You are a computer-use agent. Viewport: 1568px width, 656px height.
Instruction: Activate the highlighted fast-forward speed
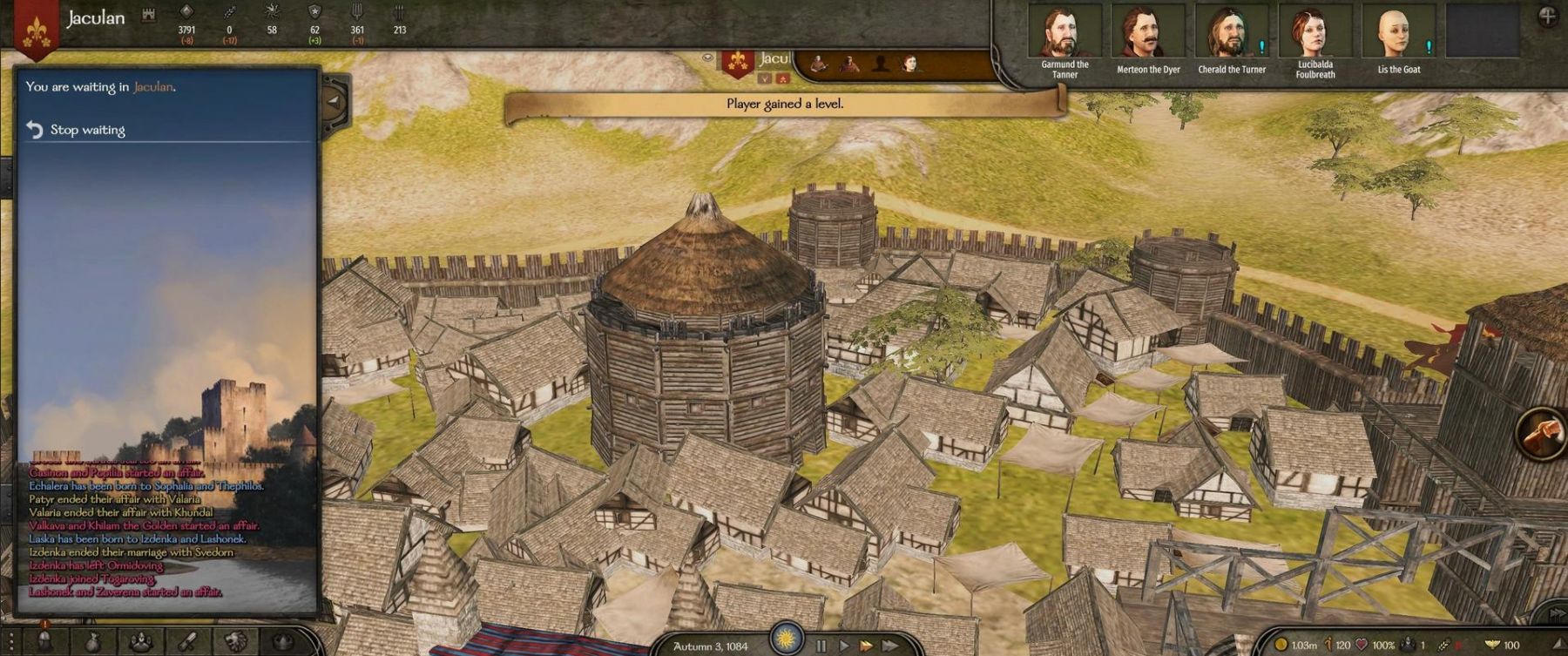click(x=866, y=646)
